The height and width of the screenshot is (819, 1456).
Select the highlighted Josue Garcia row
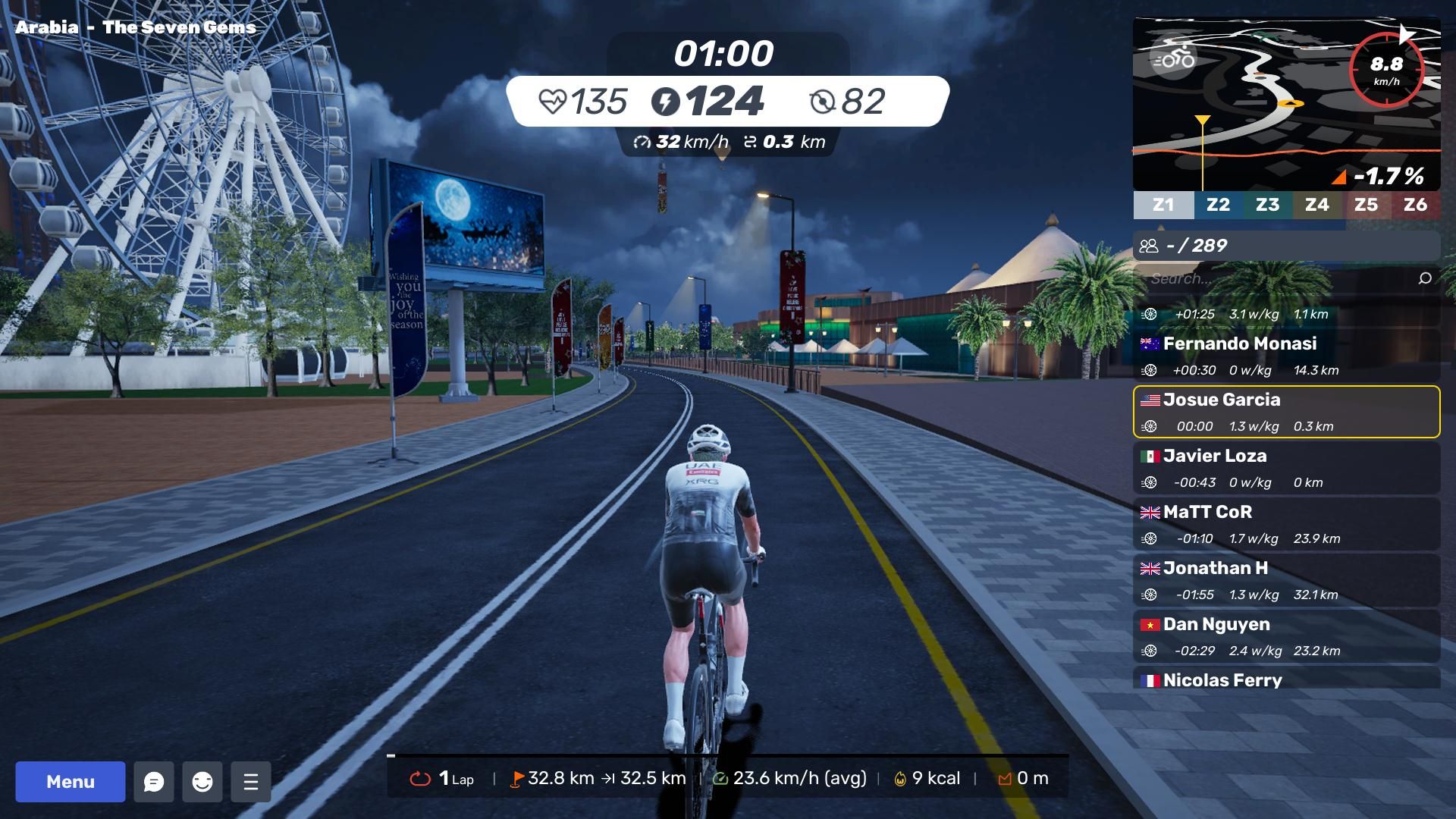(x=1286, y=412)
